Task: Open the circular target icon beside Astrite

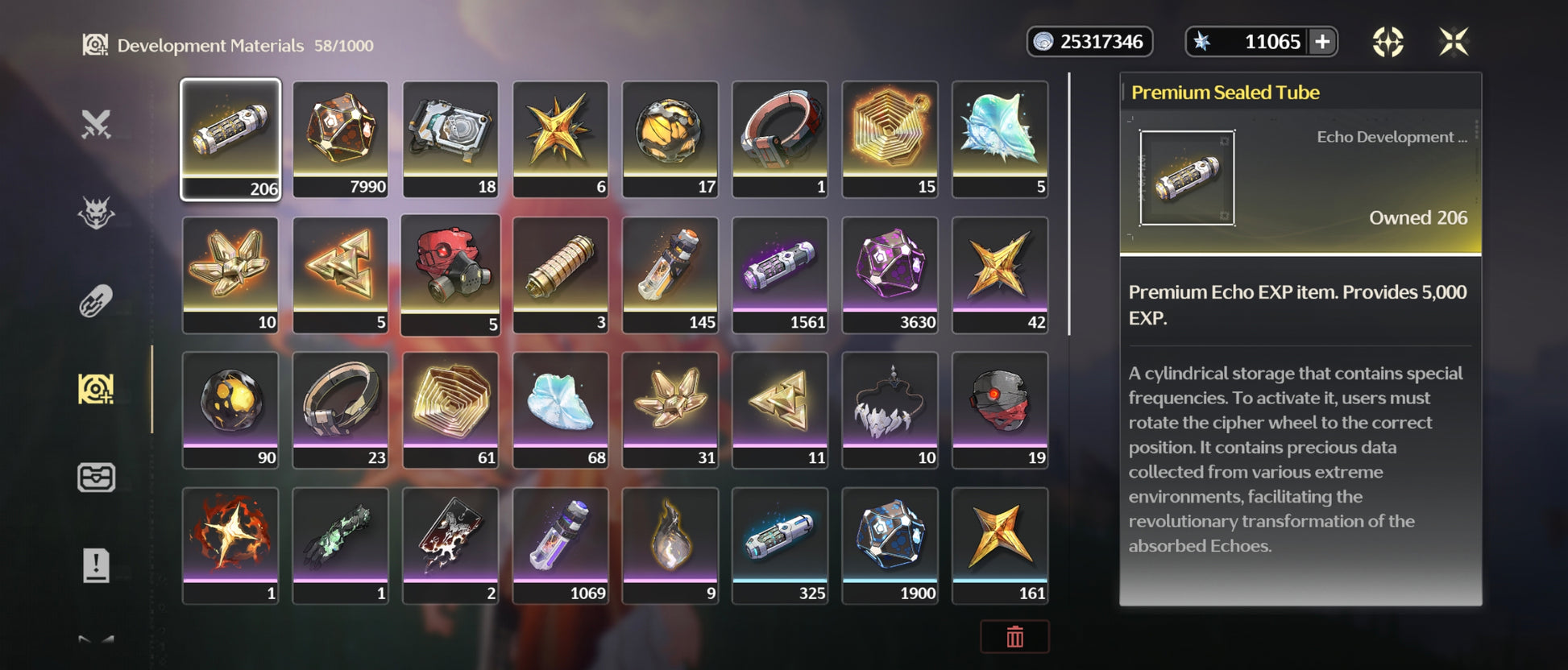Action: pos(1388,42)
